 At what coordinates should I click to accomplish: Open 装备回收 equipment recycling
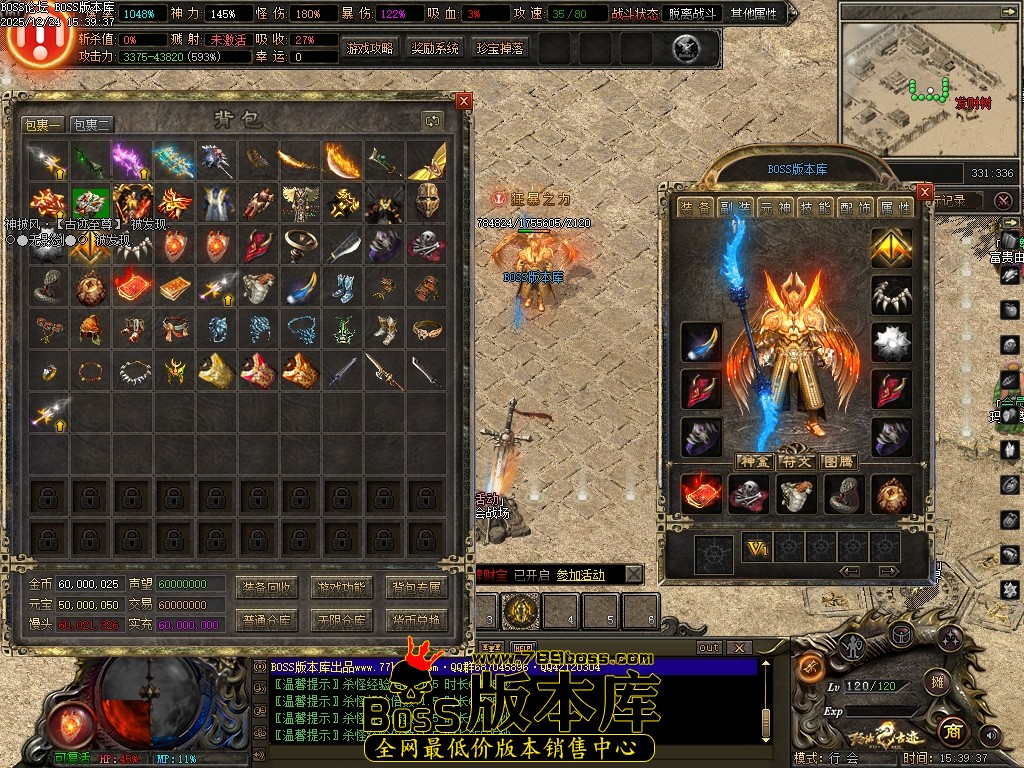point(266,587)
